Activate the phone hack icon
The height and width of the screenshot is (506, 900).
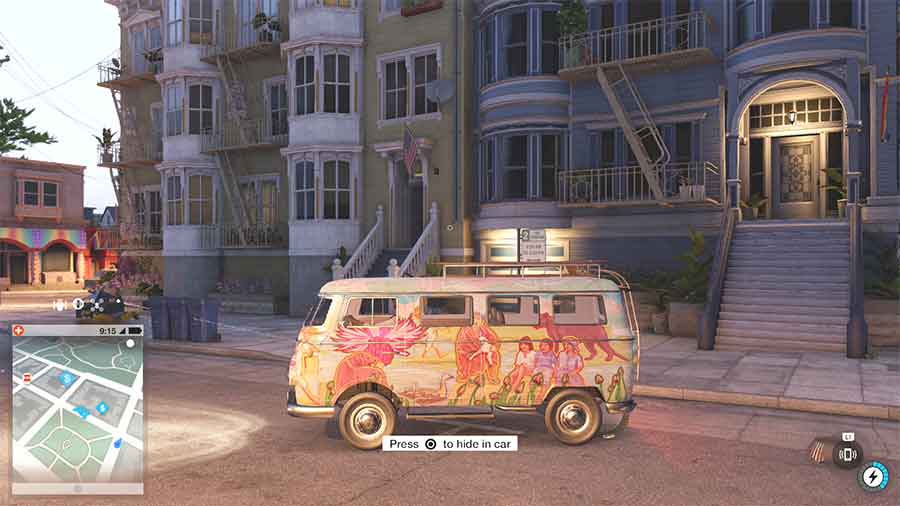[847, 455]
